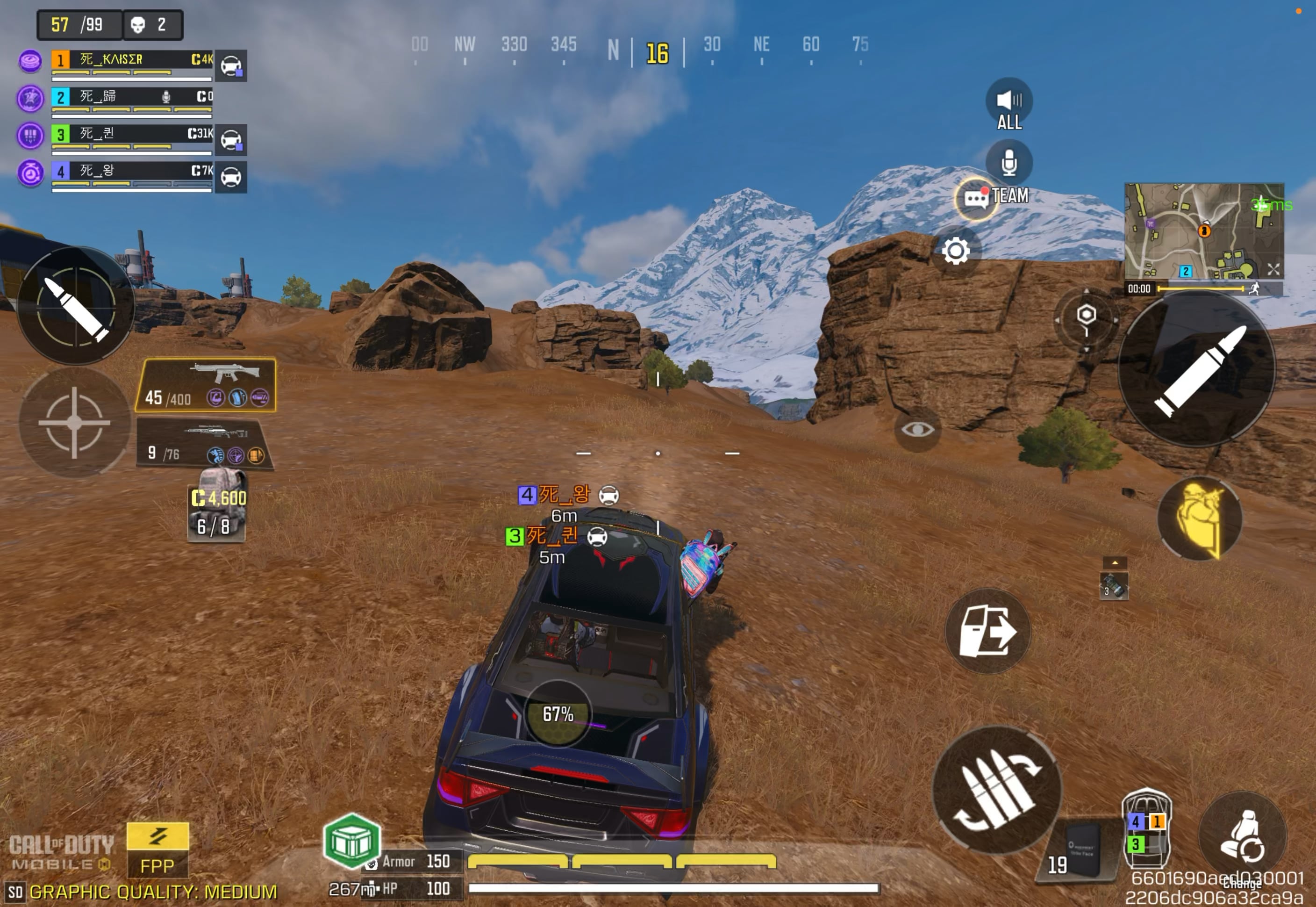Activate the eye free-look button

click(x=917, y=430)
